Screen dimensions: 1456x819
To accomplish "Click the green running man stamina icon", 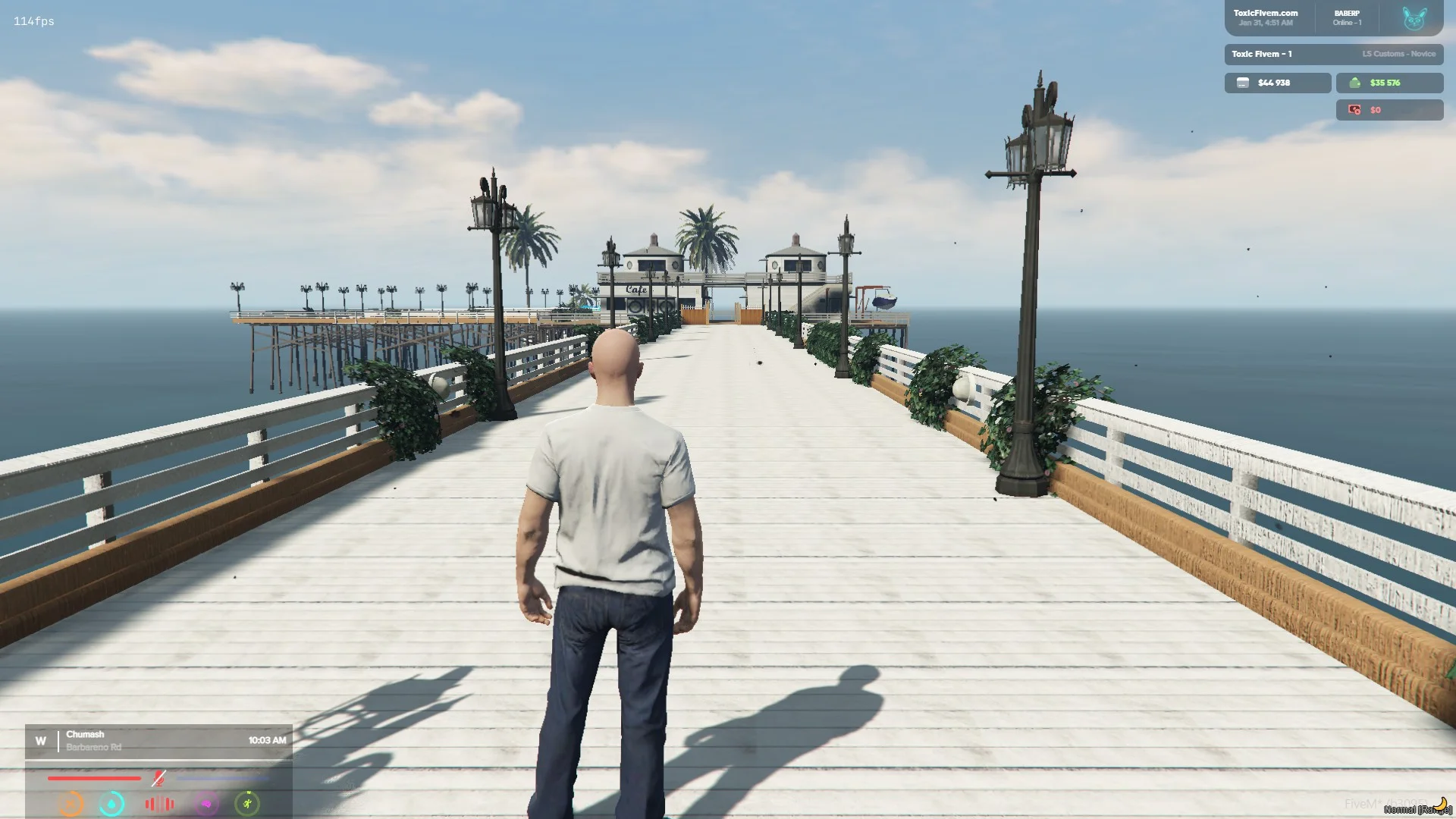I will (x=247, y=803).
